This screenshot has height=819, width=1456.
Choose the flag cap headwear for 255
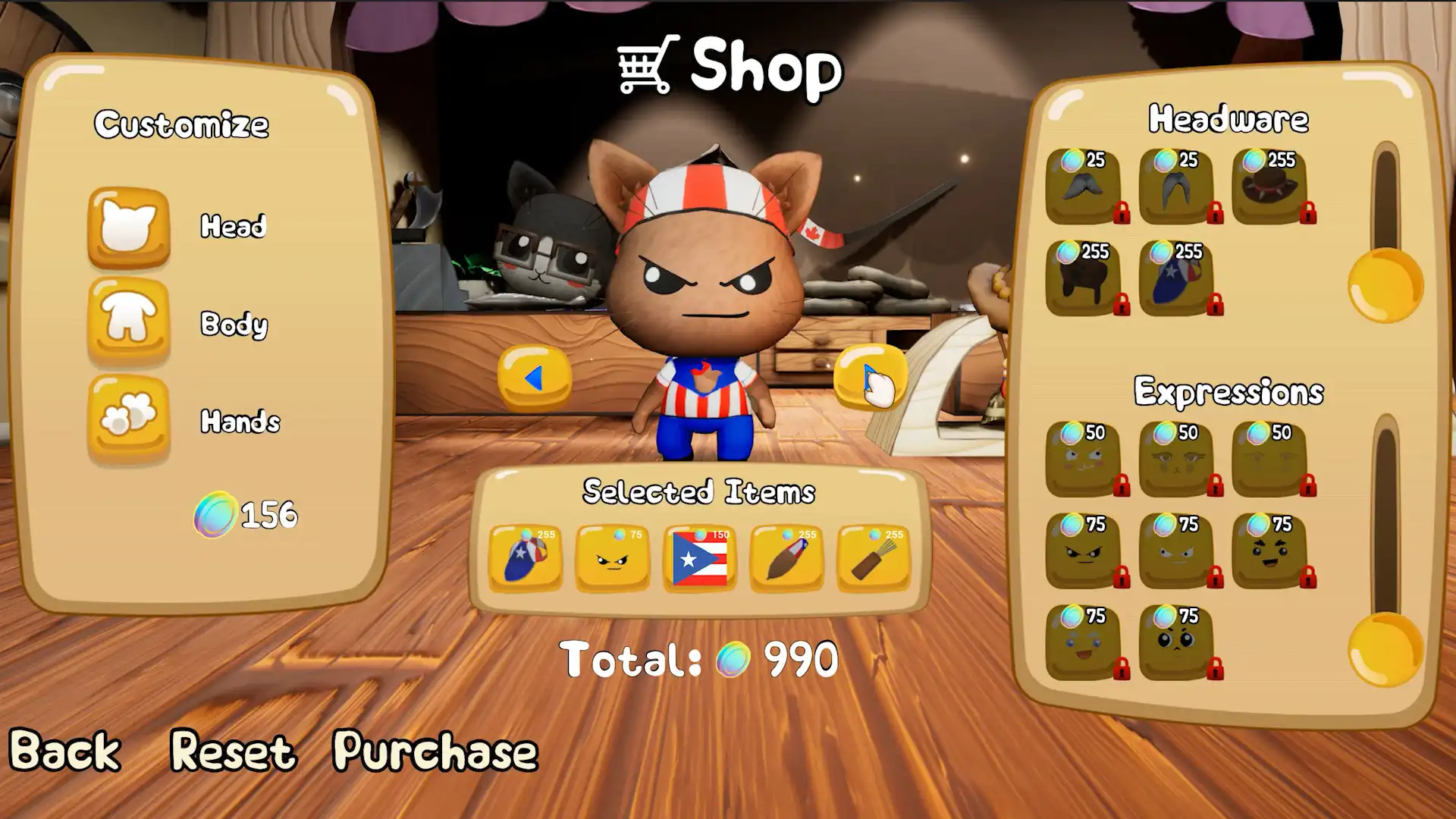[x=1177, y=281]
